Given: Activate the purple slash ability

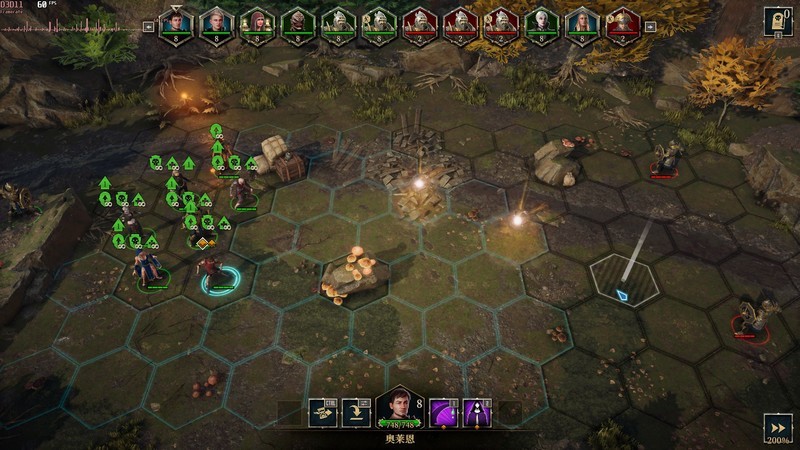Looking at the screenshot, I should [x=444, y=412].
